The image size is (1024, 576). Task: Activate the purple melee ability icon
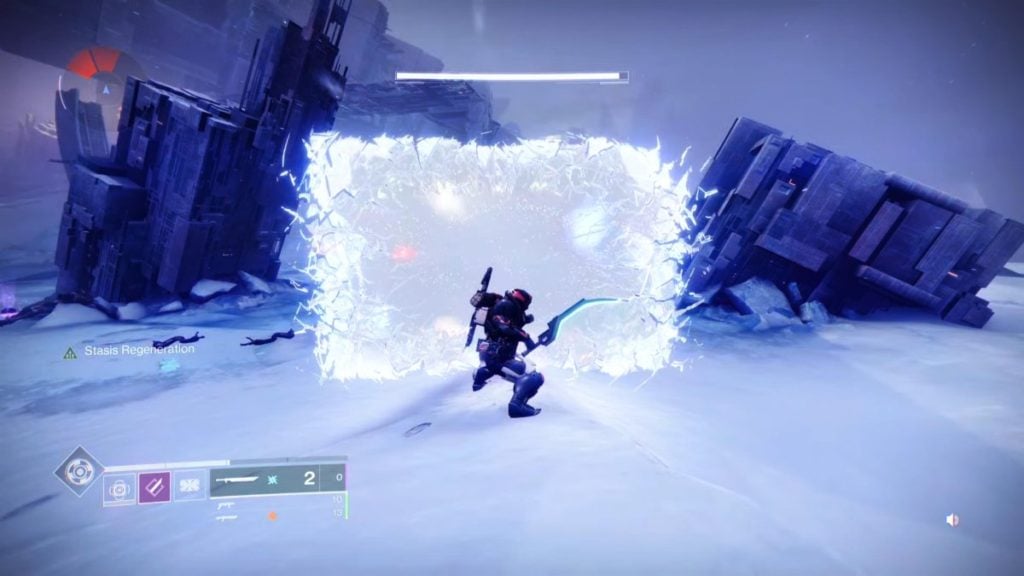[x=154, y=488]
